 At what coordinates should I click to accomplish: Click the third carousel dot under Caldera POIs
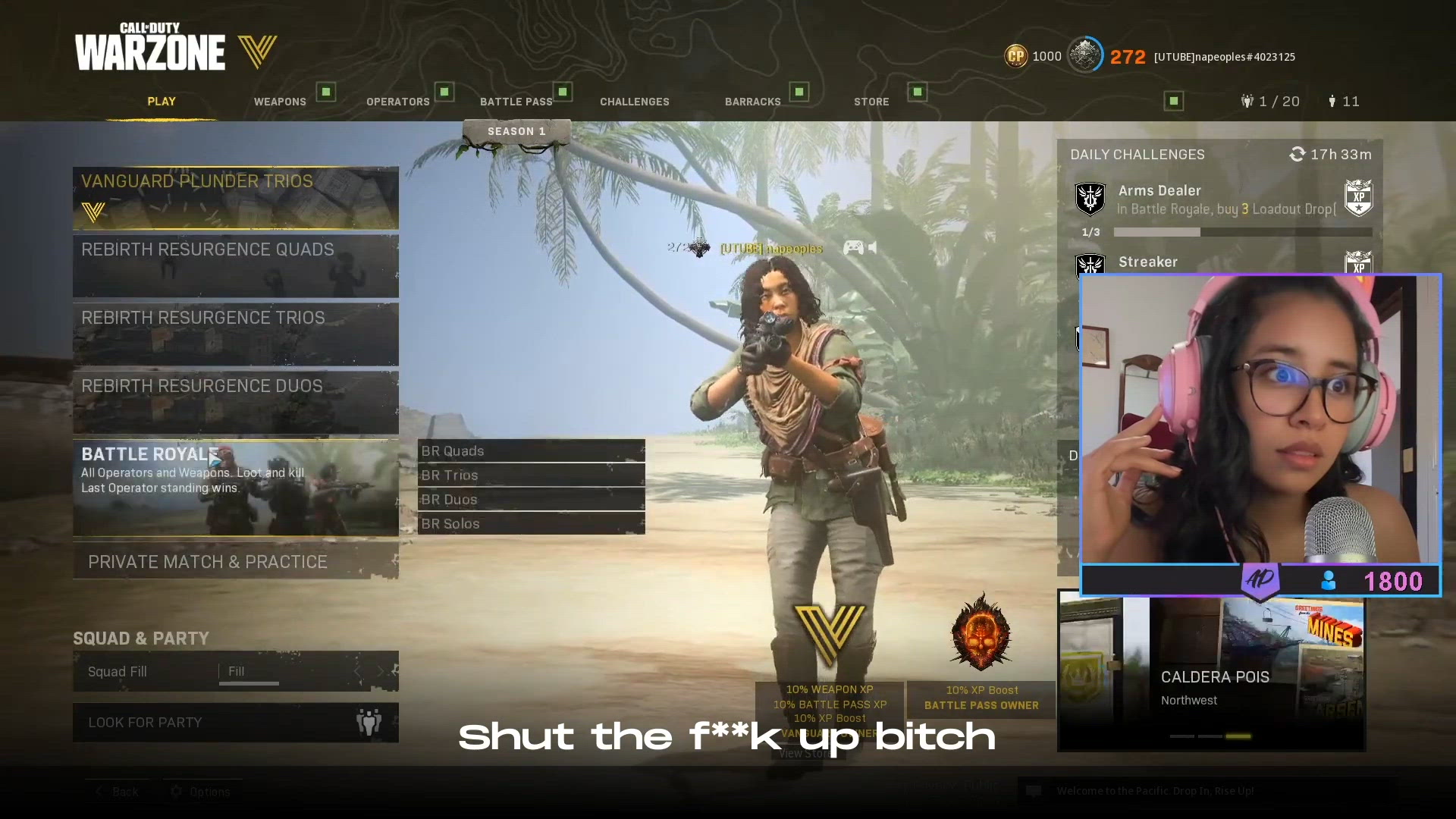1239,736
